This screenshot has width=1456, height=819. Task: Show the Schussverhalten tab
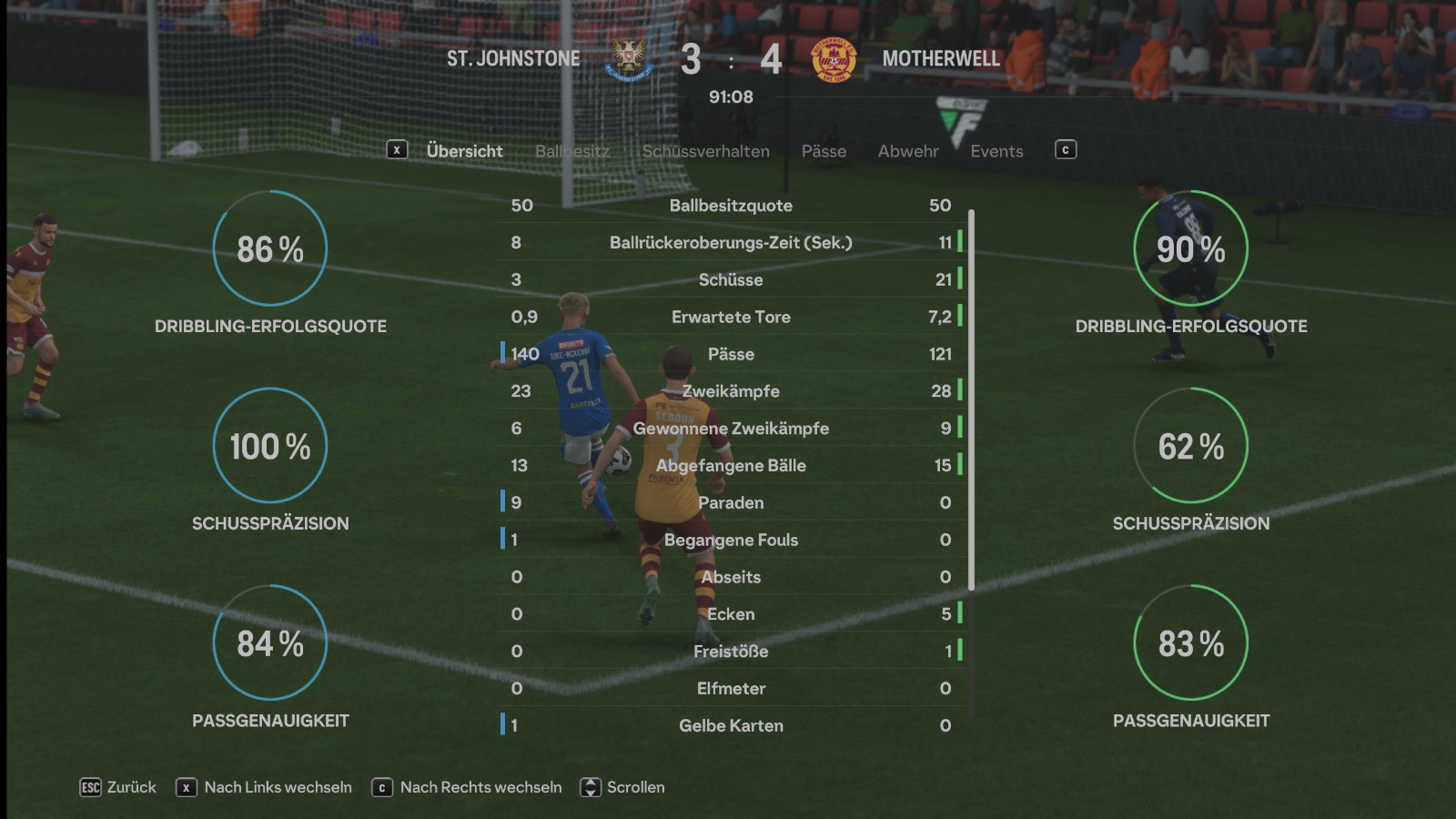pos(705,151)
